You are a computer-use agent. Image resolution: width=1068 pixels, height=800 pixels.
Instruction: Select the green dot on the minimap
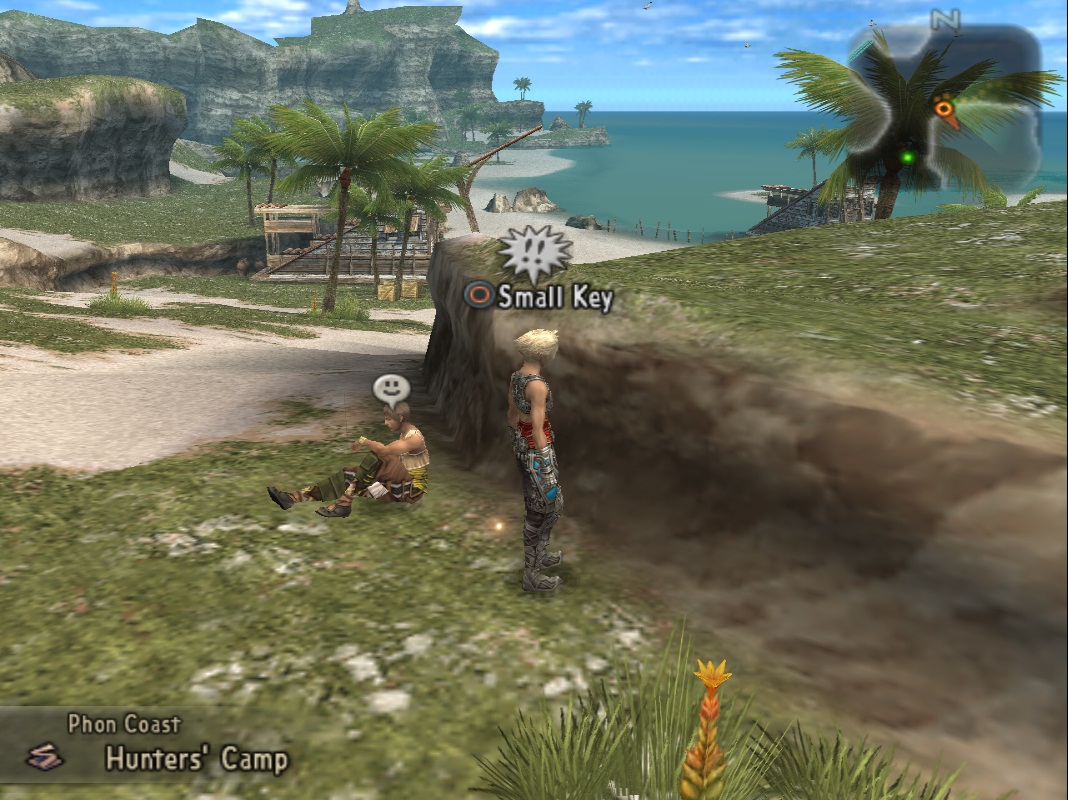(x=907, y=157)
